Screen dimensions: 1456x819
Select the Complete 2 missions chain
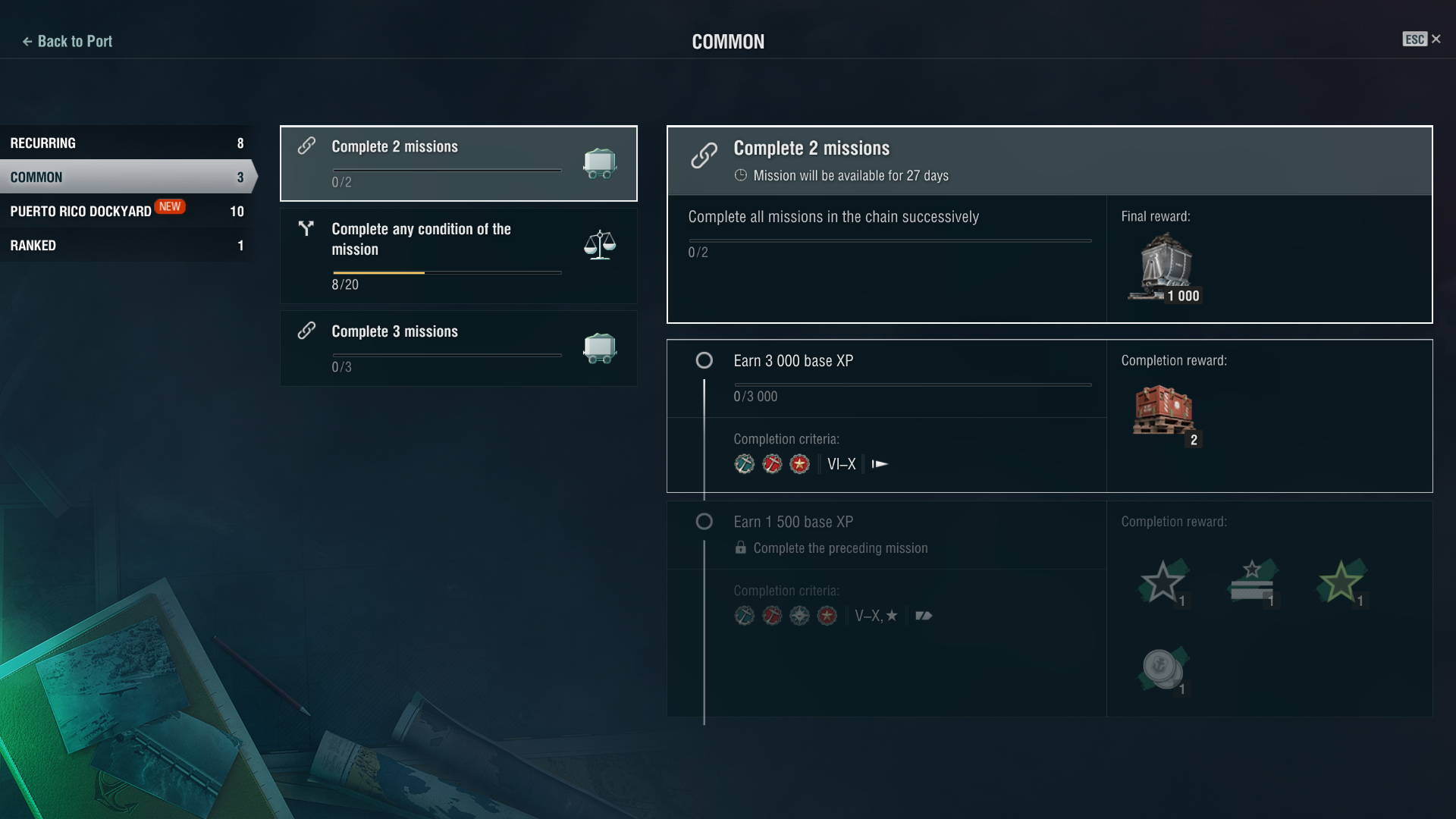(x=458, y=163)
